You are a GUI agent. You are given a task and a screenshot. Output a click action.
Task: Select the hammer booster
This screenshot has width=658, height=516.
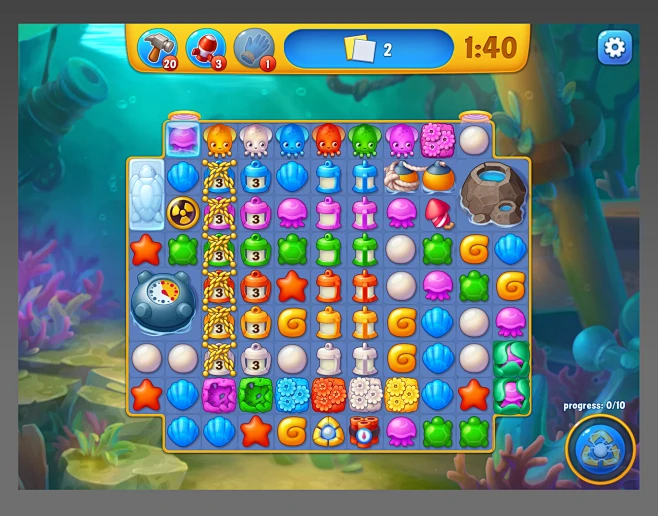pos(157,46)
